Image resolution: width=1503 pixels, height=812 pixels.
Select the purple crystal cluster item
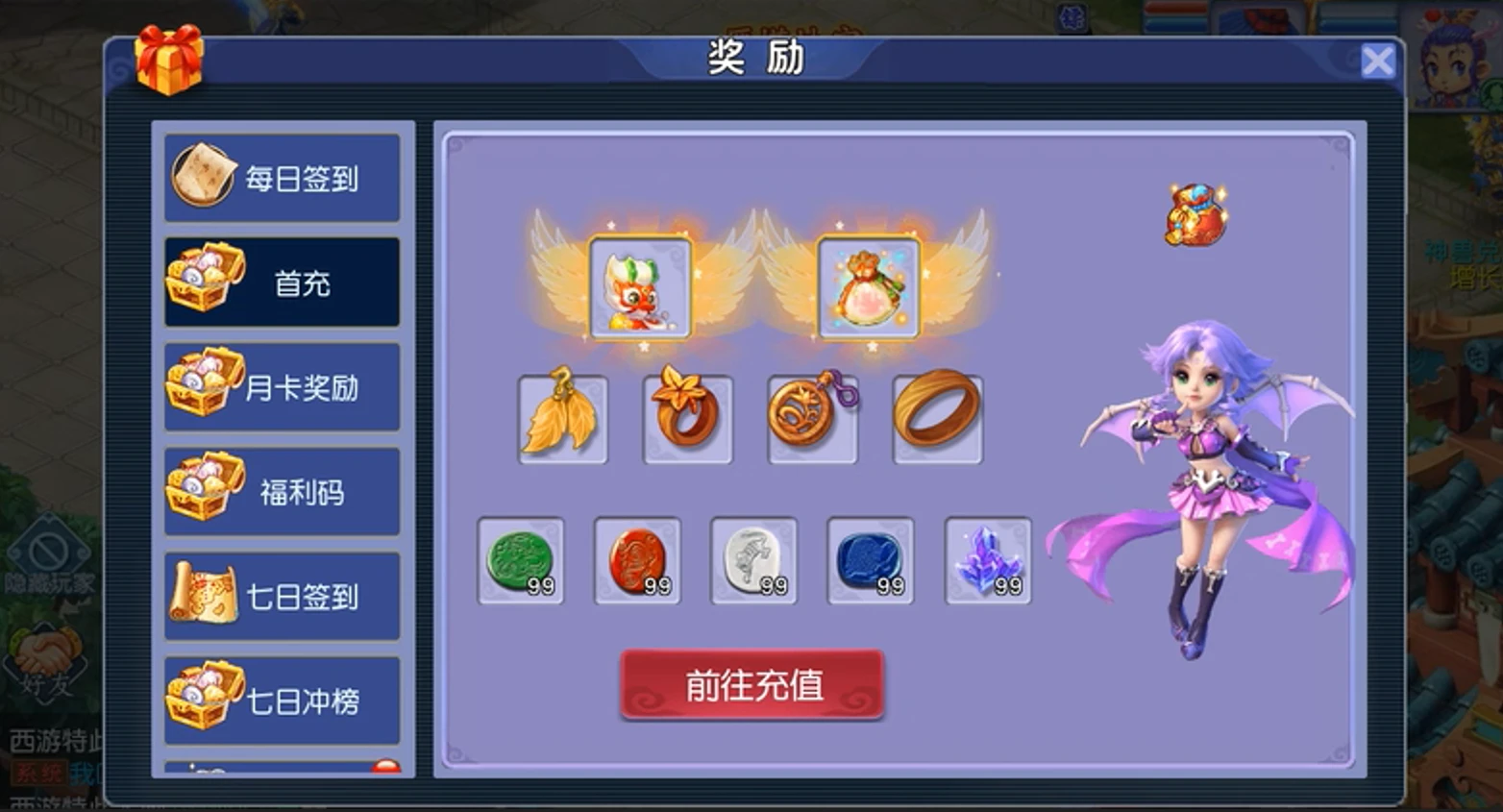coord(986,560)
